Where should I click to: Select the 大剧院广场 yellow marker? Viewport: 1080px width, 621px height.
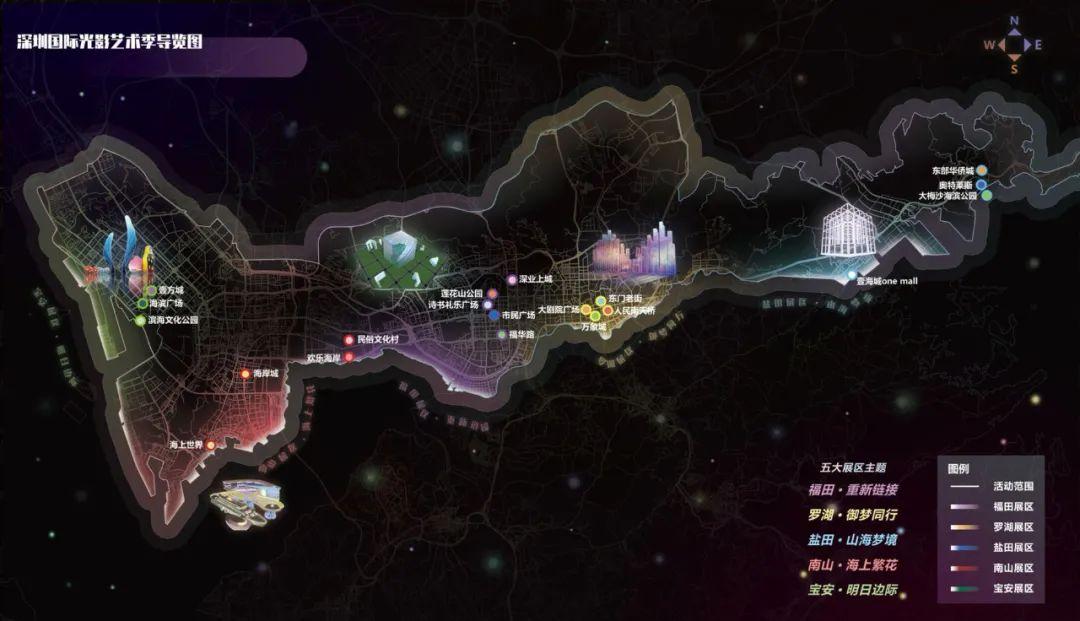click(x=587, y=310)
